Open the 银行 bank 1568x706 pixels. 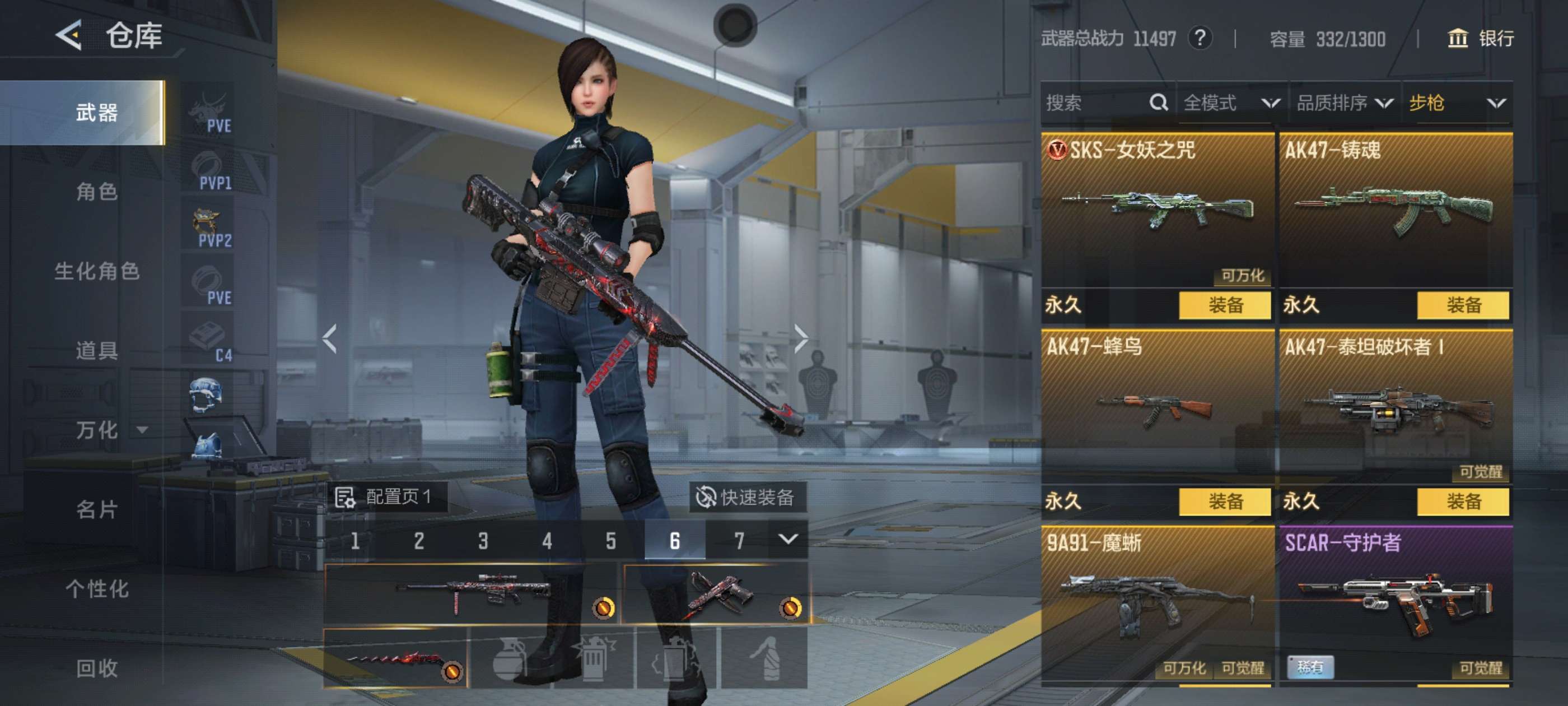pos(1480,39)
